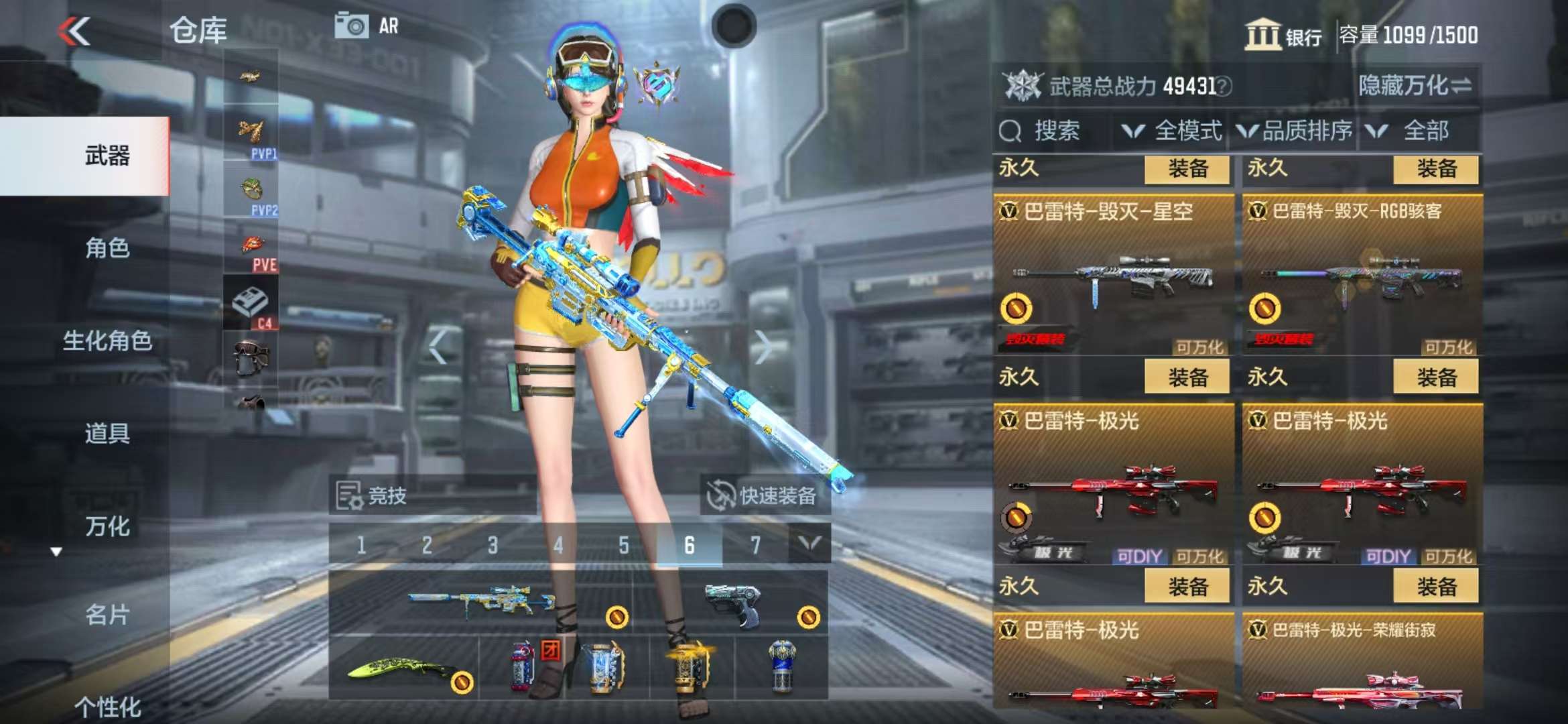Go back using the red arrow button
Screen dimensions: 1568x724
pos(74,32)
